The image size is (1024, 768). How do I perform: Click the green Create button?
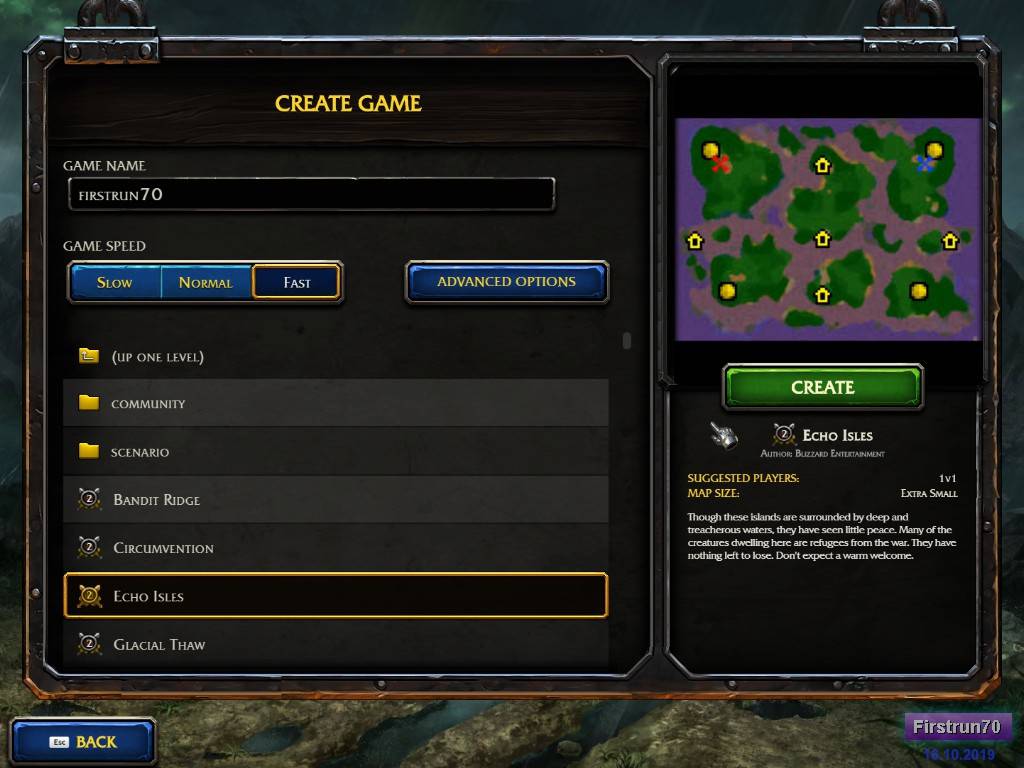click(822, 387)
